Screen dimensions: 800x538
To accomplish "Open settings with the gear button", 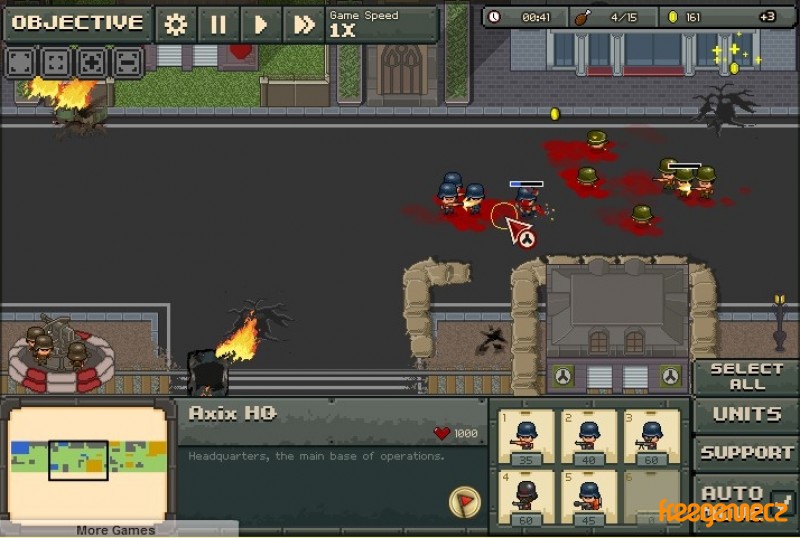I will [176, 24].
